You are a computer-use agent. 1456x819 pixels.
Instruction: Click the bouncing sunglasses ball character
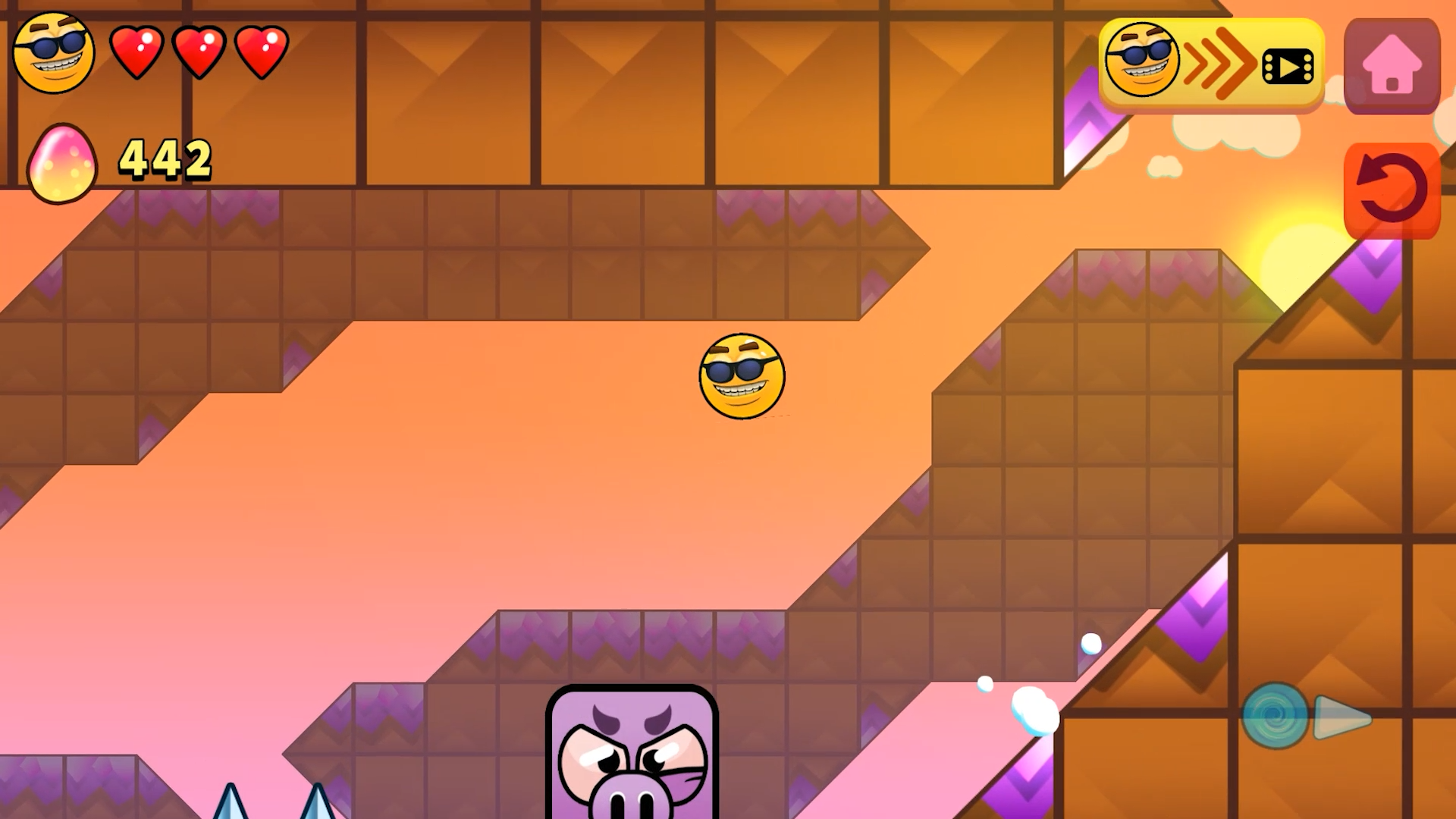tap(742, 377)
